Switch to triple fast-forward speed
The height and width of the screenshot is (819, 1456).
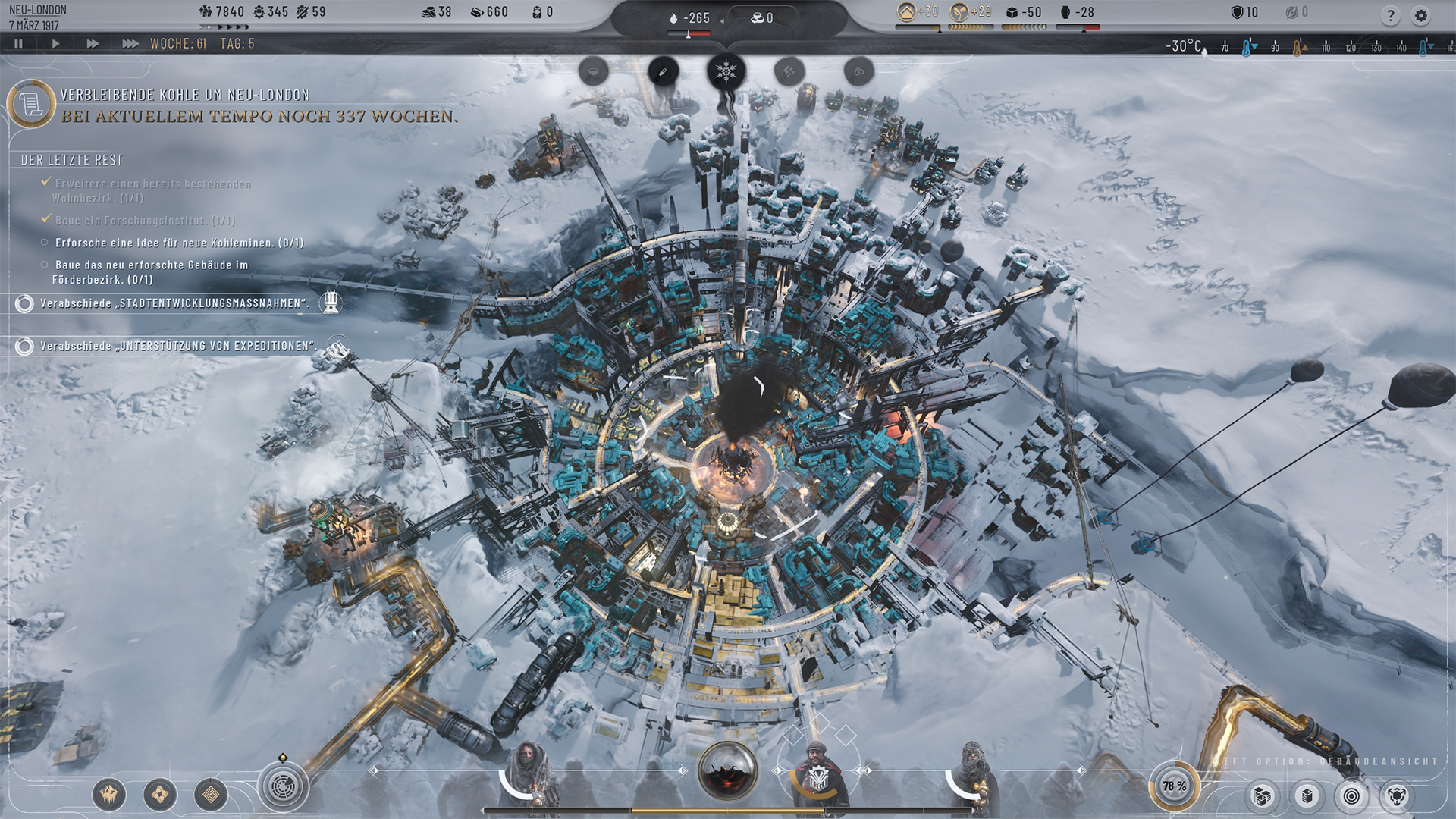[x=130, y=44]
